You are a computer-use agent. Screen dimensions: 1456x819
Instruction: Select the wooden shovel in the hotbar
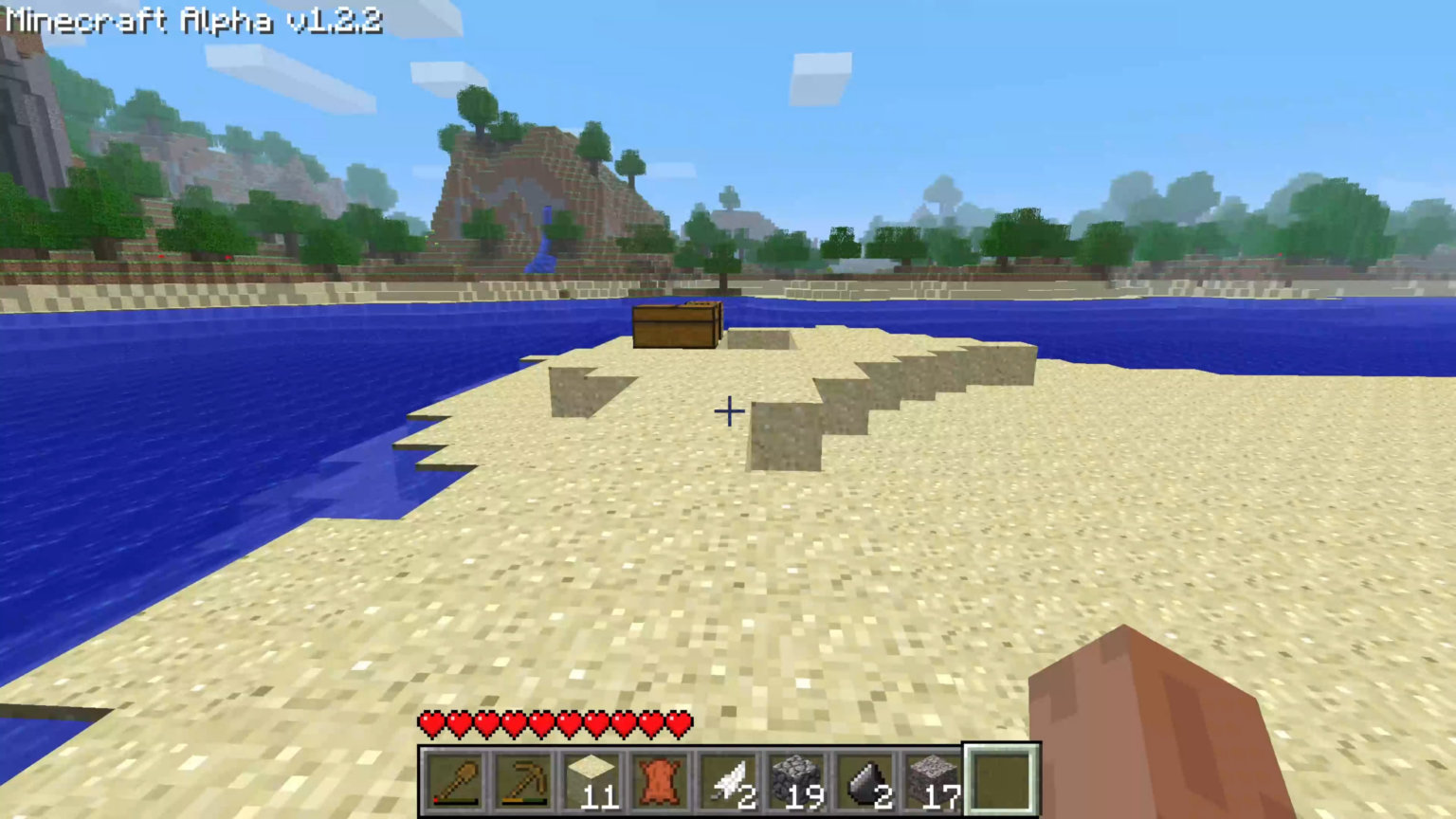coord(455,777)
